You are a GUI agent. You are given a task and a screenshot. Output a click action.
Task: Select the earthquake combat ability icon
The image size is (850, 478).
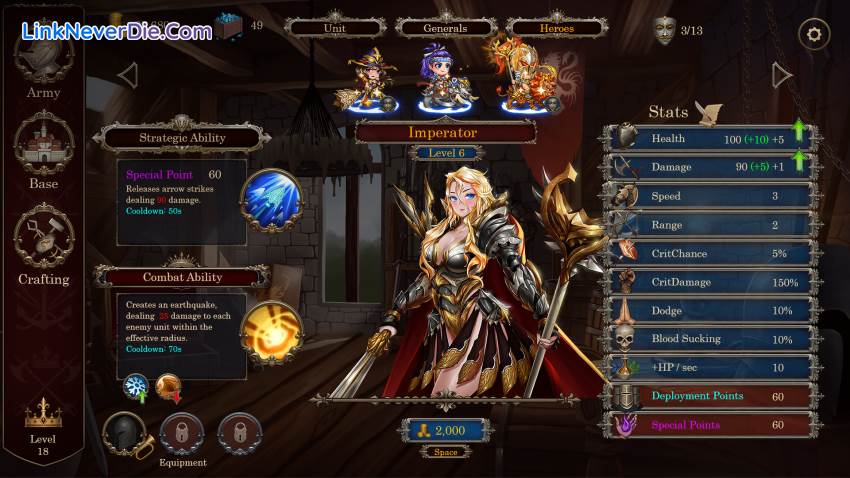[x=272, y=332]
